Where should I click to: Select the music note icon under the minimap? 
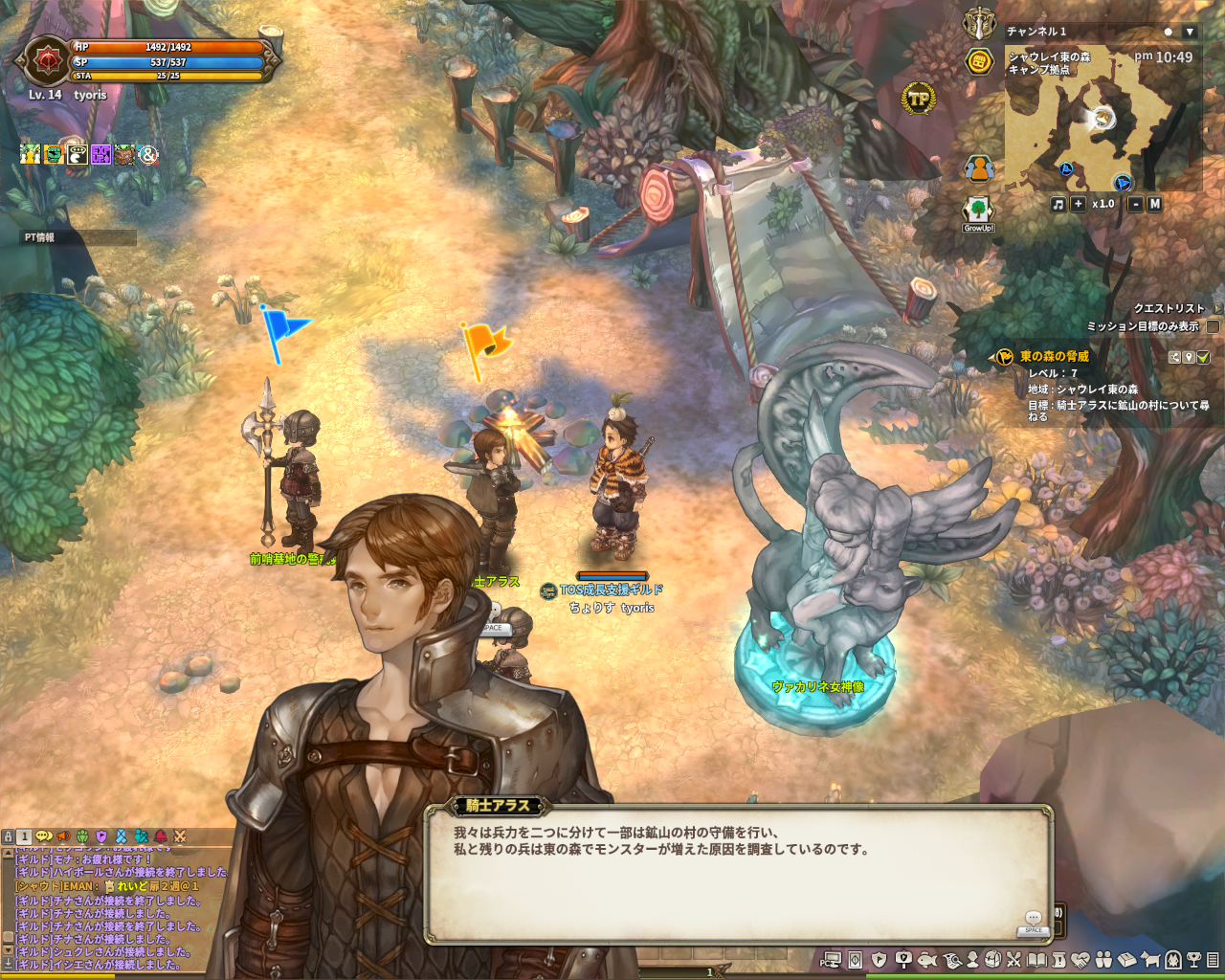click(1058, 206)
